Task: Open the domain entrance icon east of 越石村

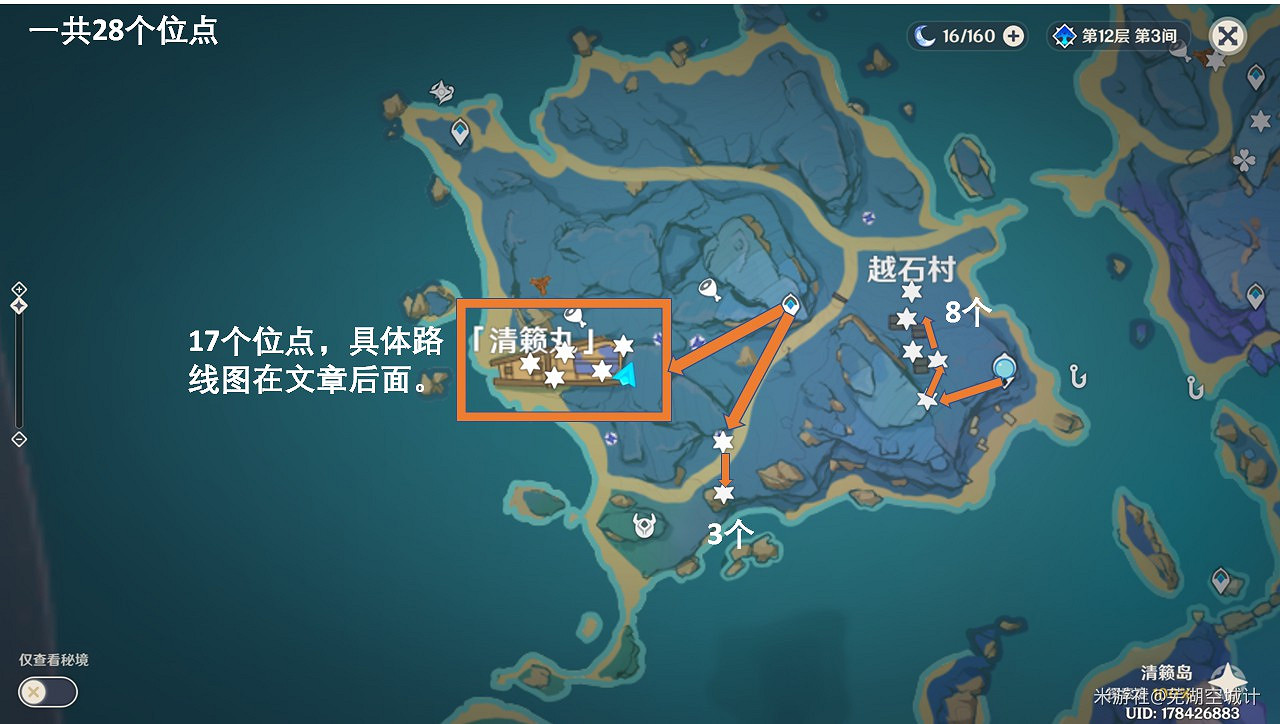Action: [1003, 369]
